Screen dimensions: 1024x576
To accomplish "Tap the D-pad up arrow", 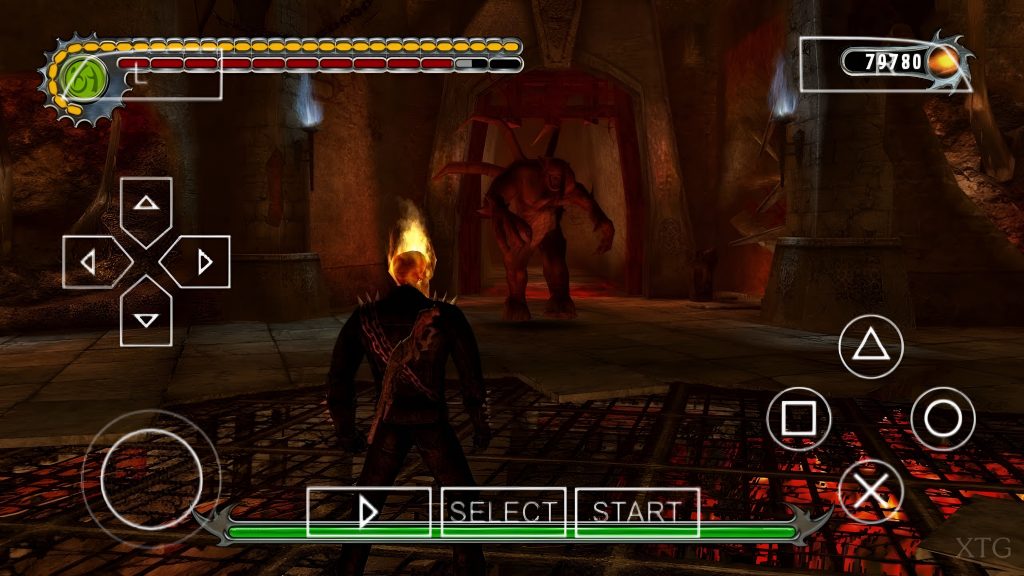I will point(146,205).
